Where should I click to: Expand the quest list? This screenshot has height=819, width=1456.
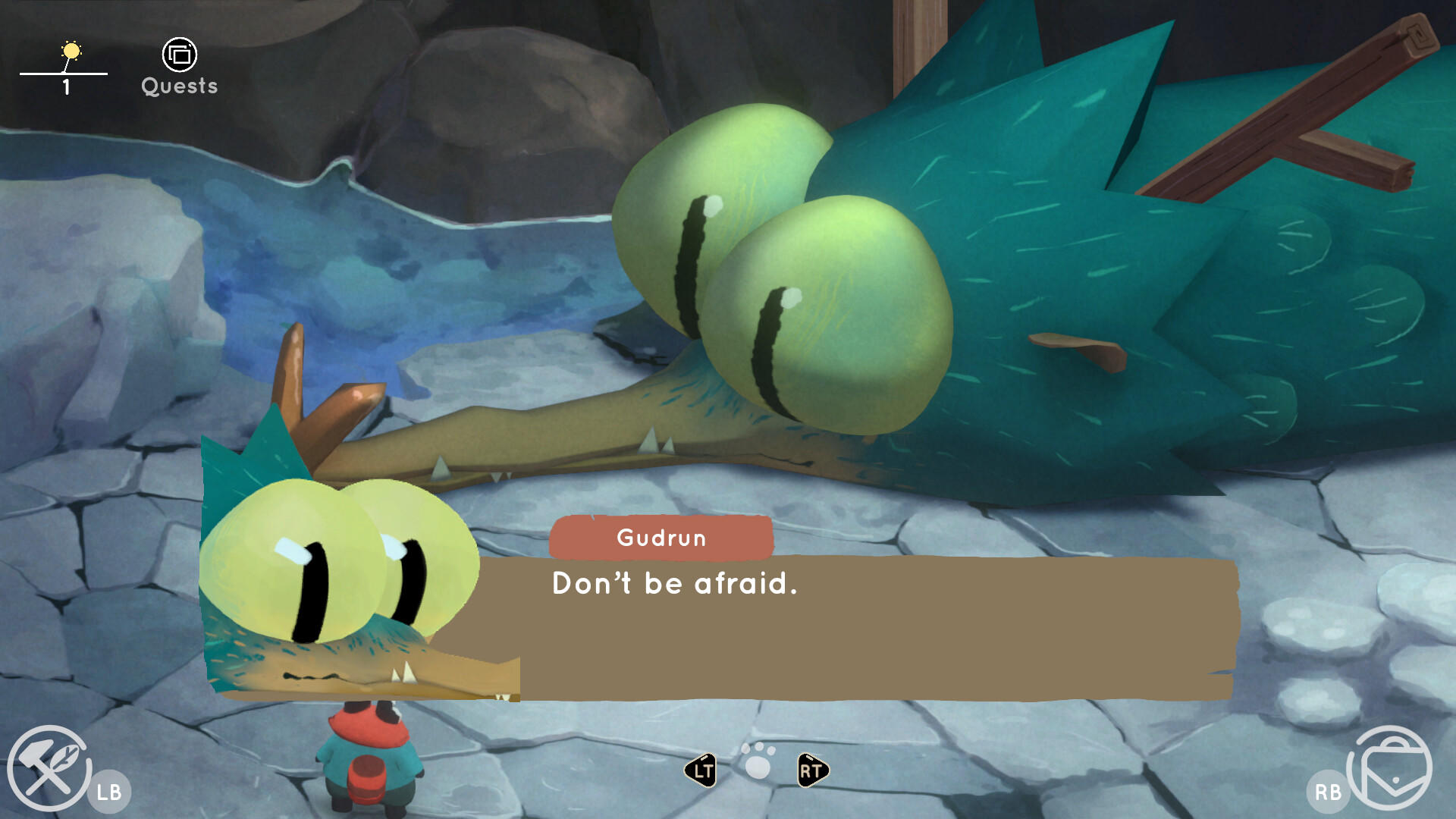179,68
